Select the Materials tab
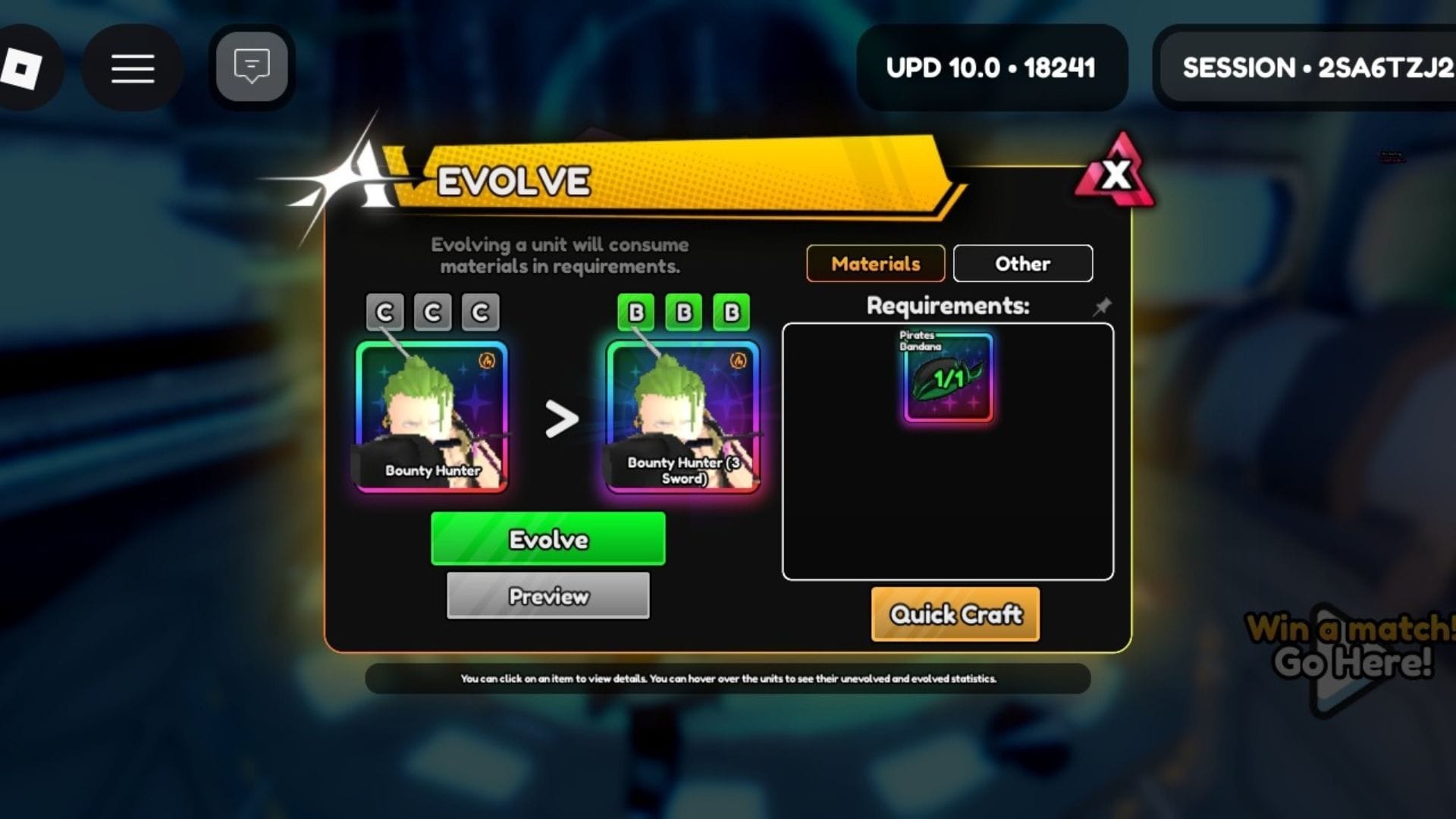This screenshot has height=819, width=1456. [x=875, y=264]
